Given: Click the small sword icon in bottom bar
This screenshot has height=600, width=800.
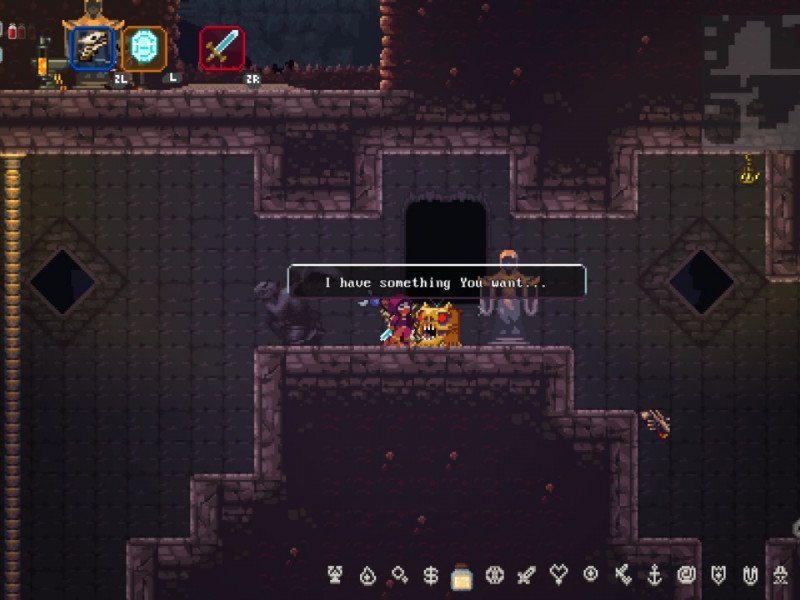Looking at the screenshot, I should pos(527,575).
